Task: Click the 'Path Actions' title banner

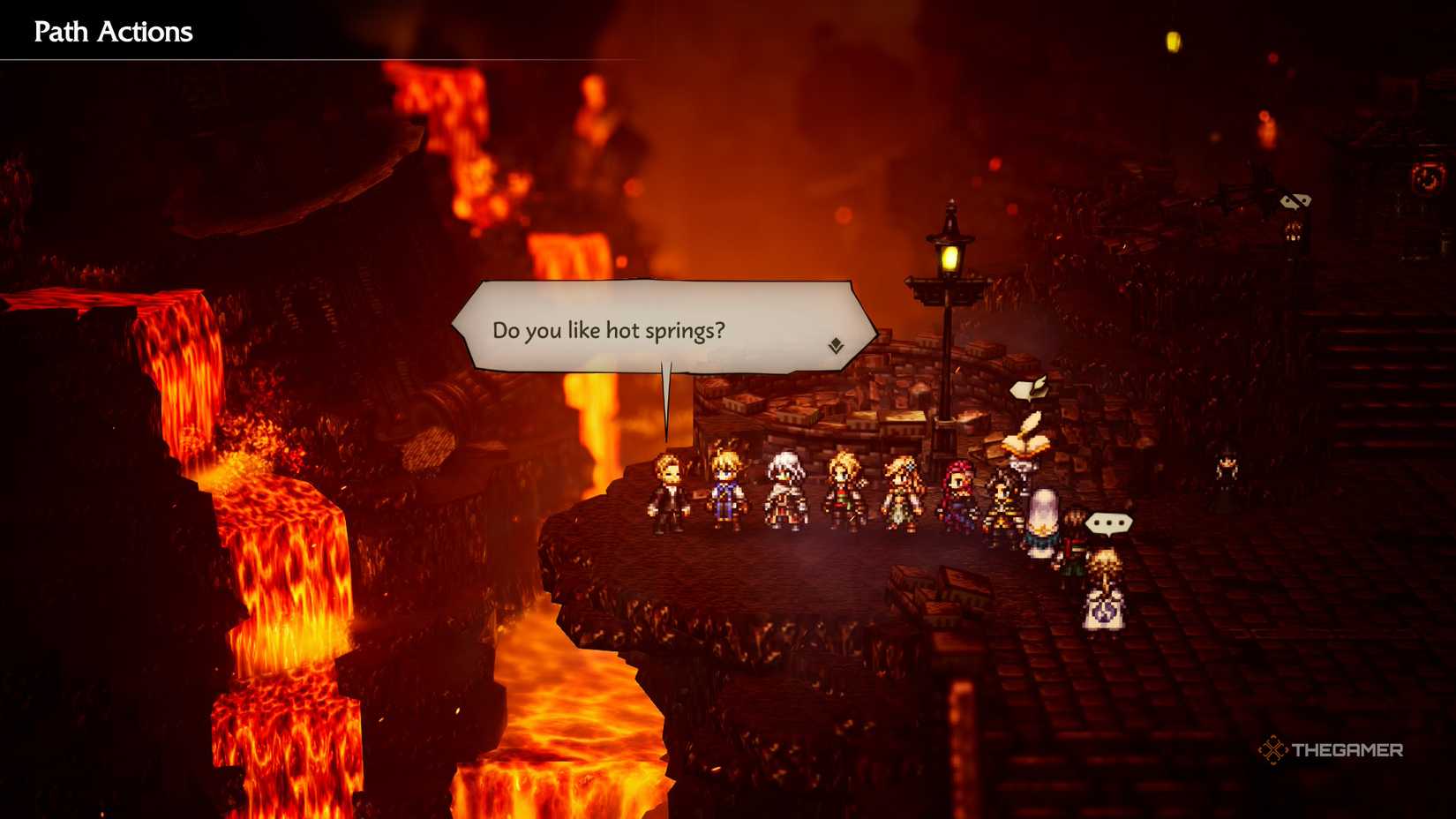Action: tap(112, 32)
